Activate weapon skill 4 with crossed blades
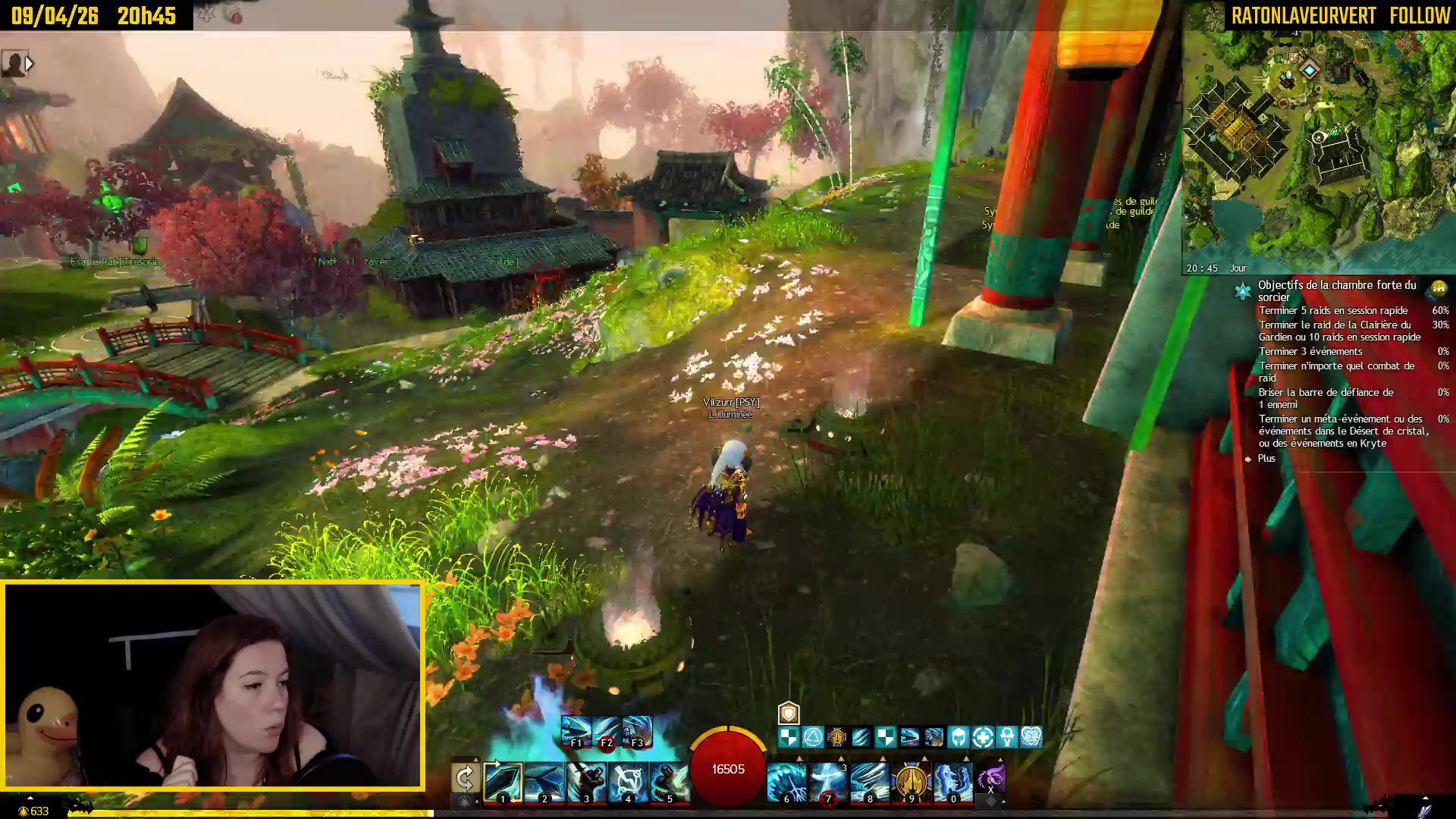Image resolution: width=1456 pixels, height=819 pixels. [627, 782]
